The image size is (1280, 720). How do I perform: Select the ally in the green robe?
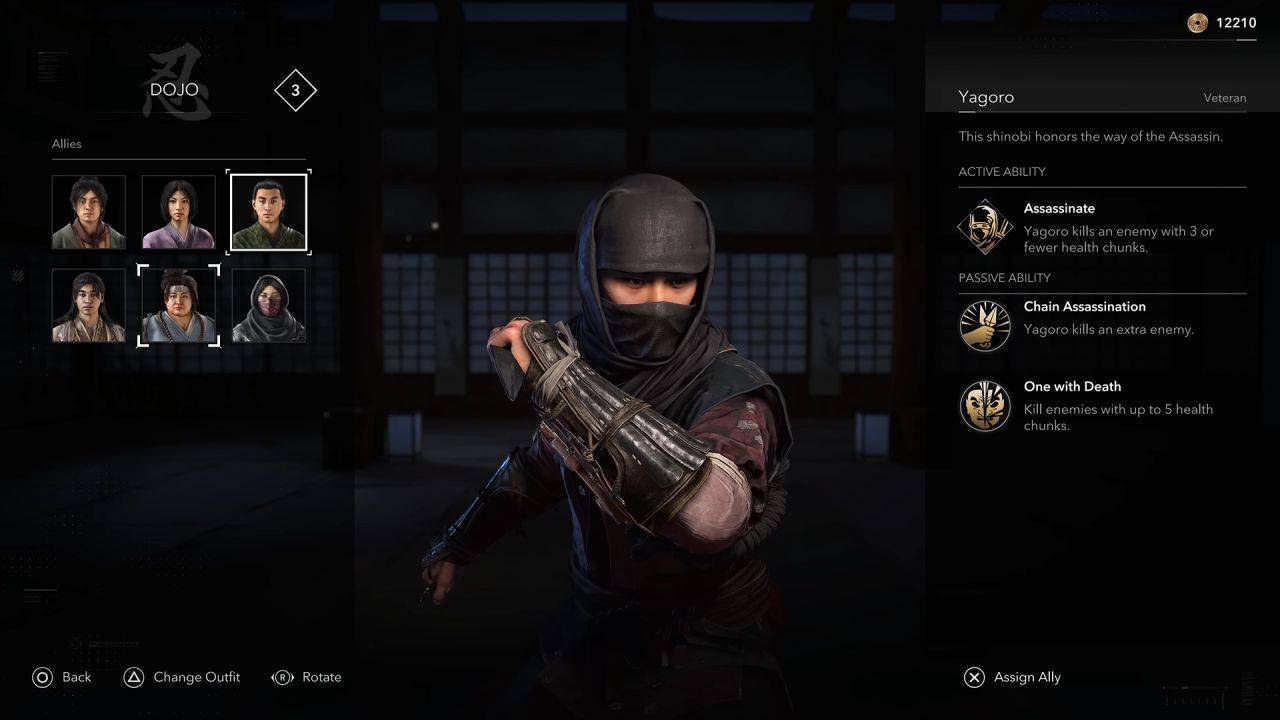(268, 212)
